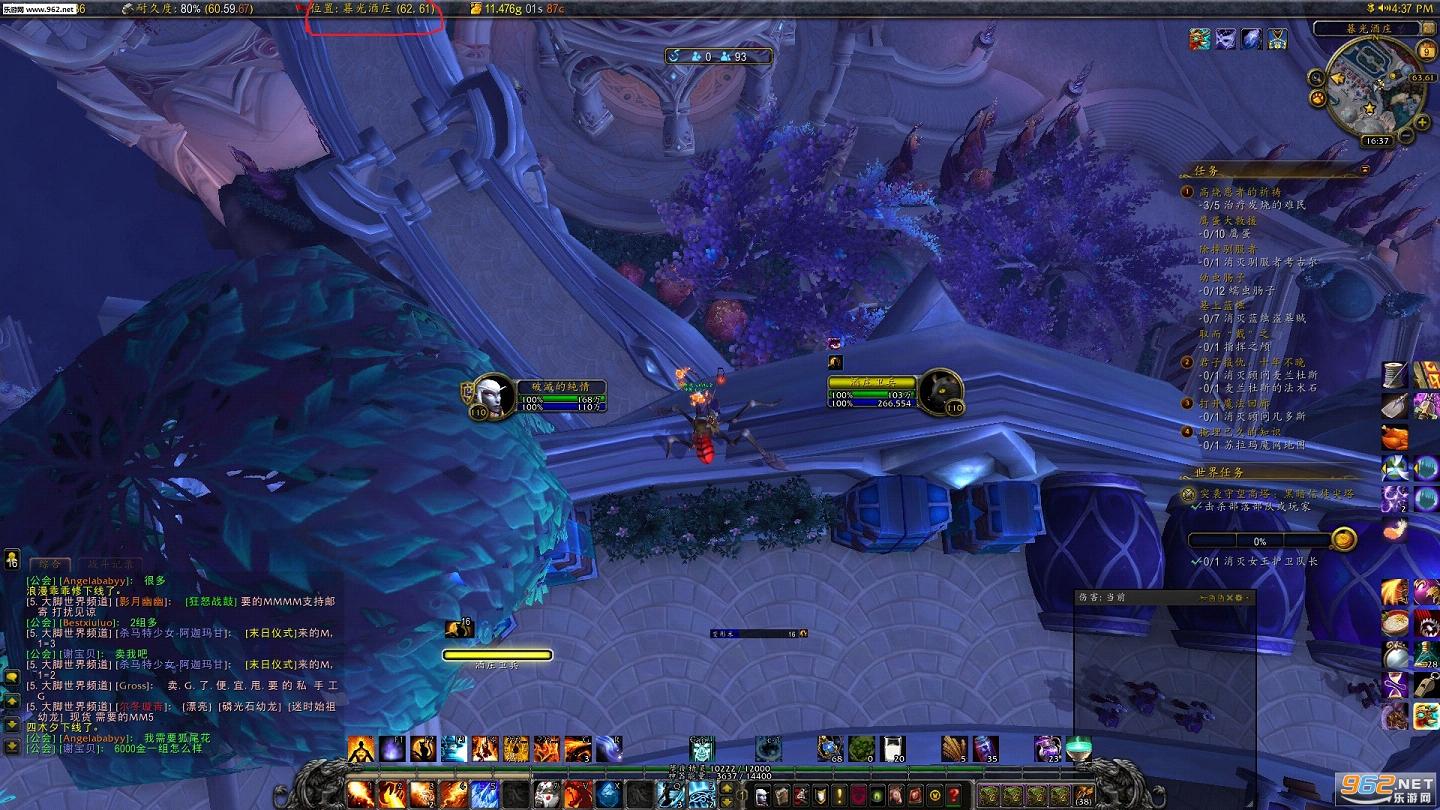The width and height of the screenshot is (1440, 810).
Task: Click the player's night elf portrait
Action: (492, 395)
